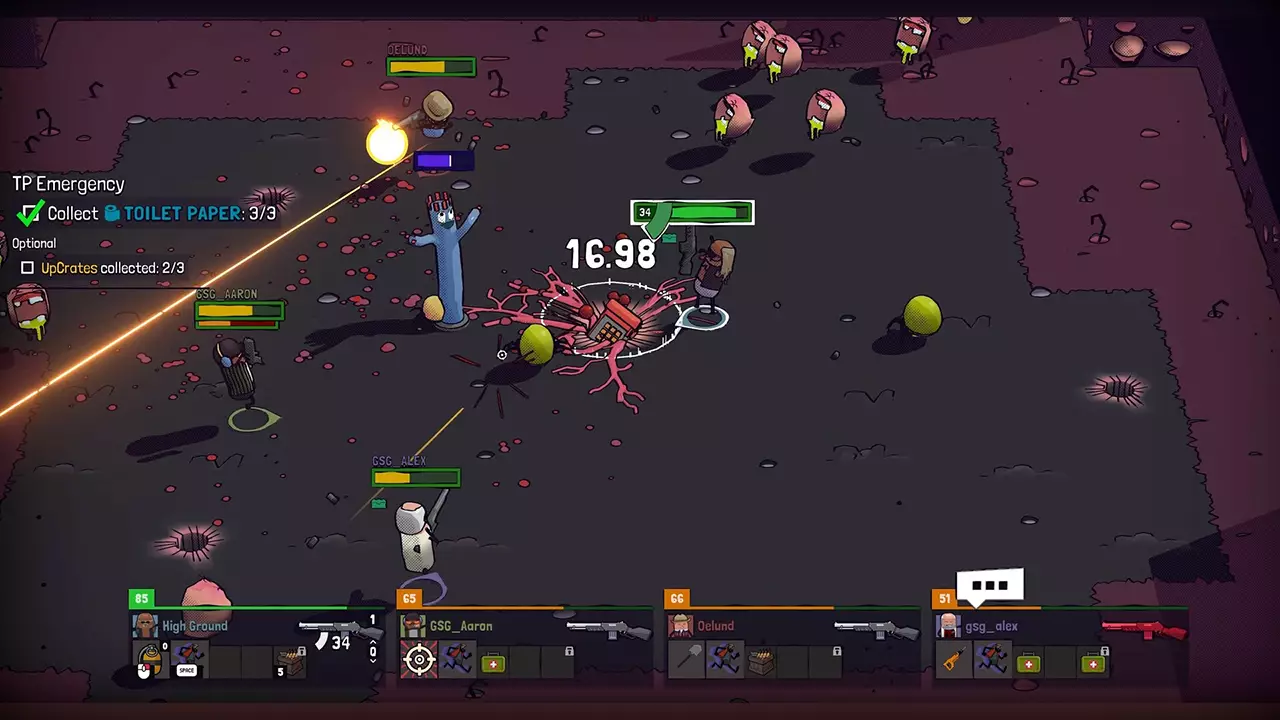Select gsg_alex's bearded portrait
The image size is (1280, 720).
pyautogui.click(x=949, y=627)
